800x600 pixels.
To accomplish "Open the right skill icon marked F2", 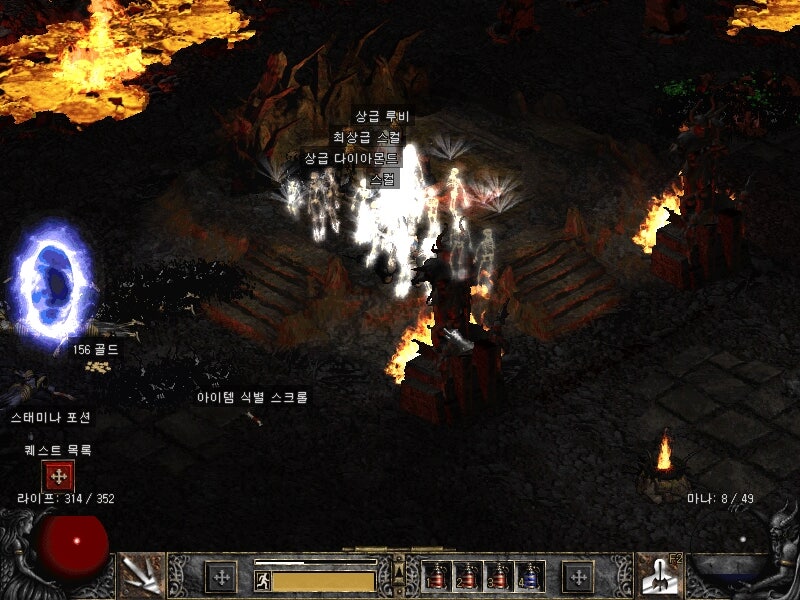I will click(658, 575).
